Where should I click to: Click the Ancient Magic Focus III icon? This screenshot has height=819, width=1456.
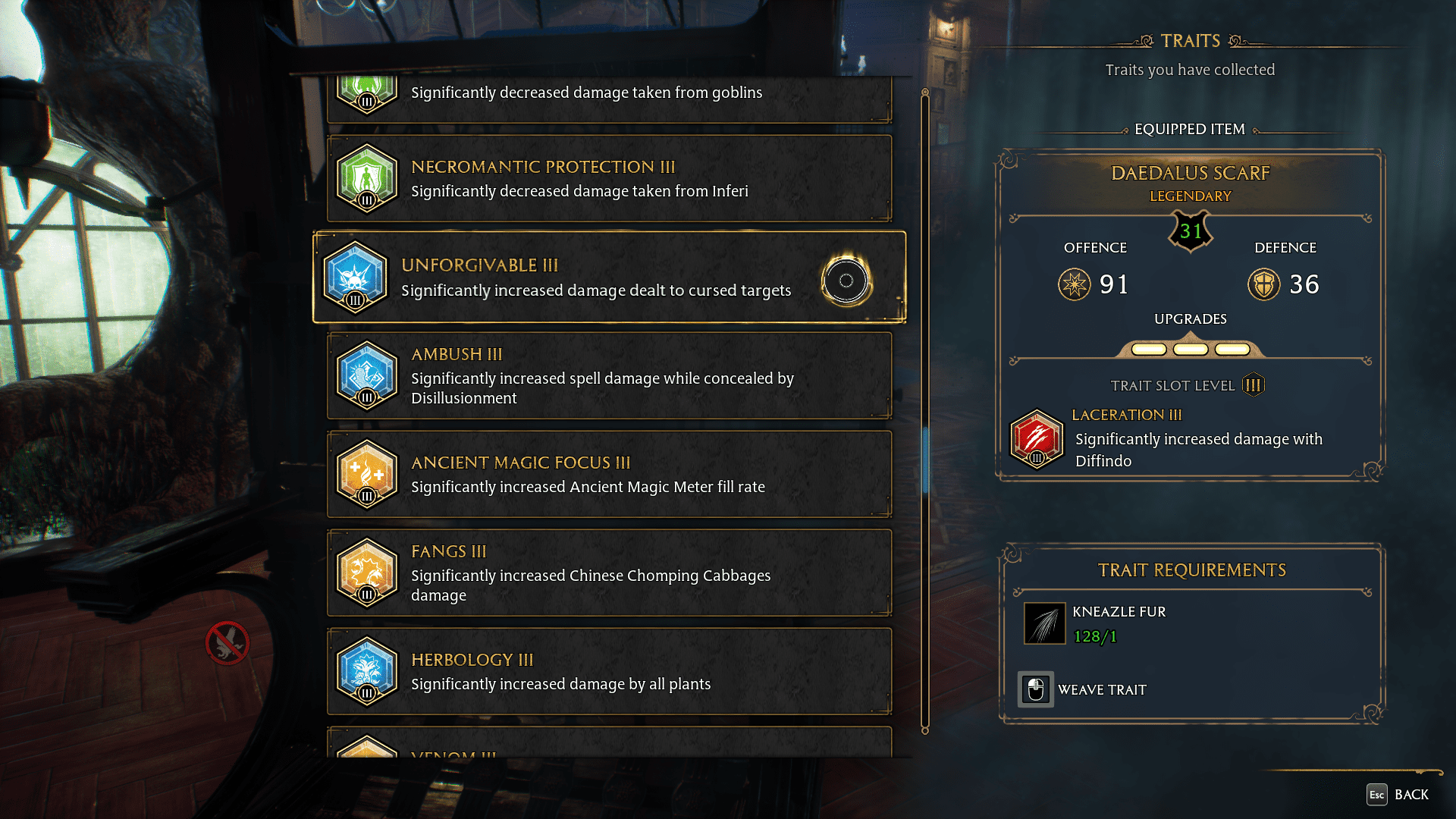tap(367, 474)
